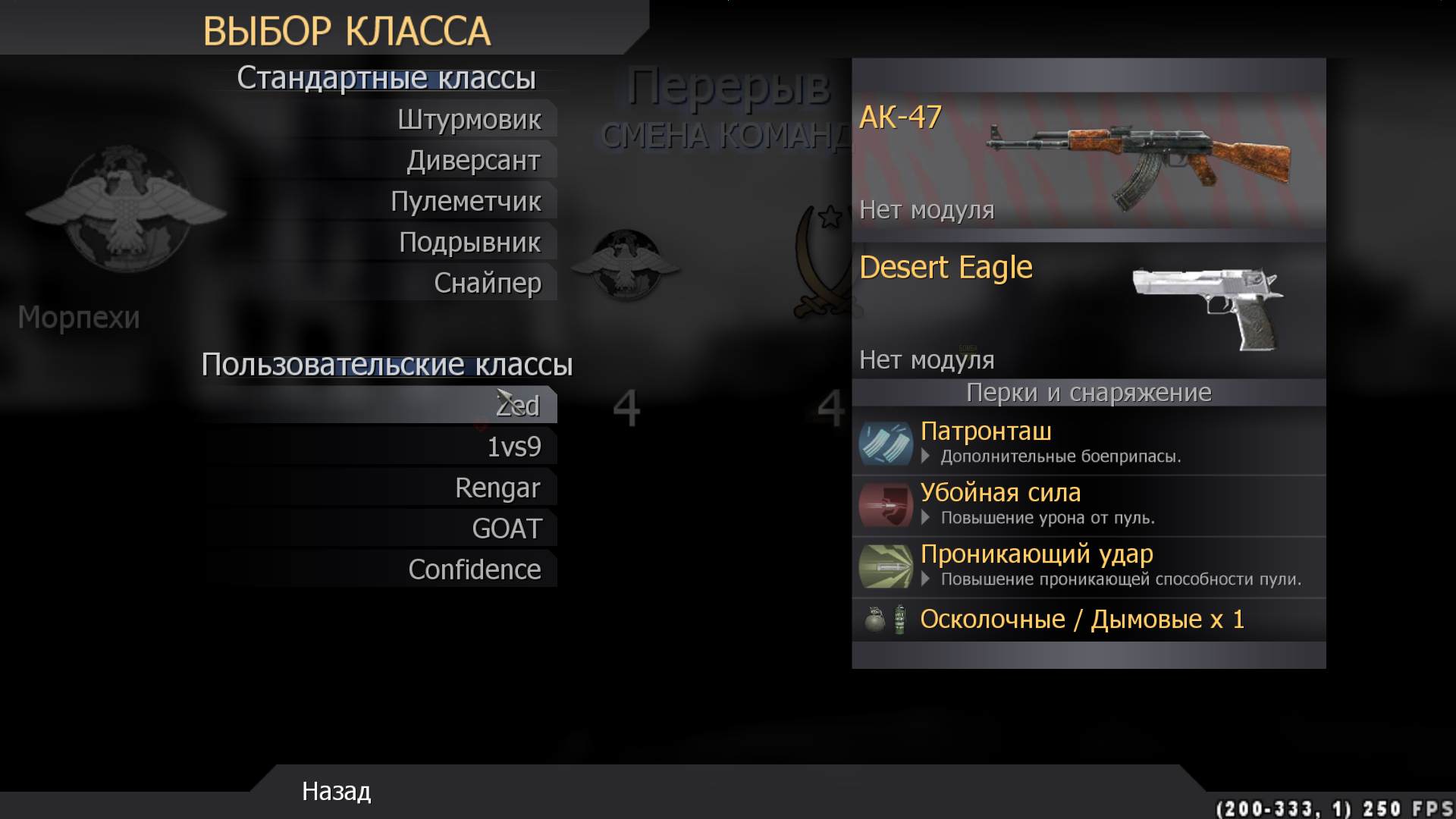The width and height of the screenshot is (1456, 819).
Task: Open the Desert Eagle Нет модуля slot
Action: (x=927, y=360)
